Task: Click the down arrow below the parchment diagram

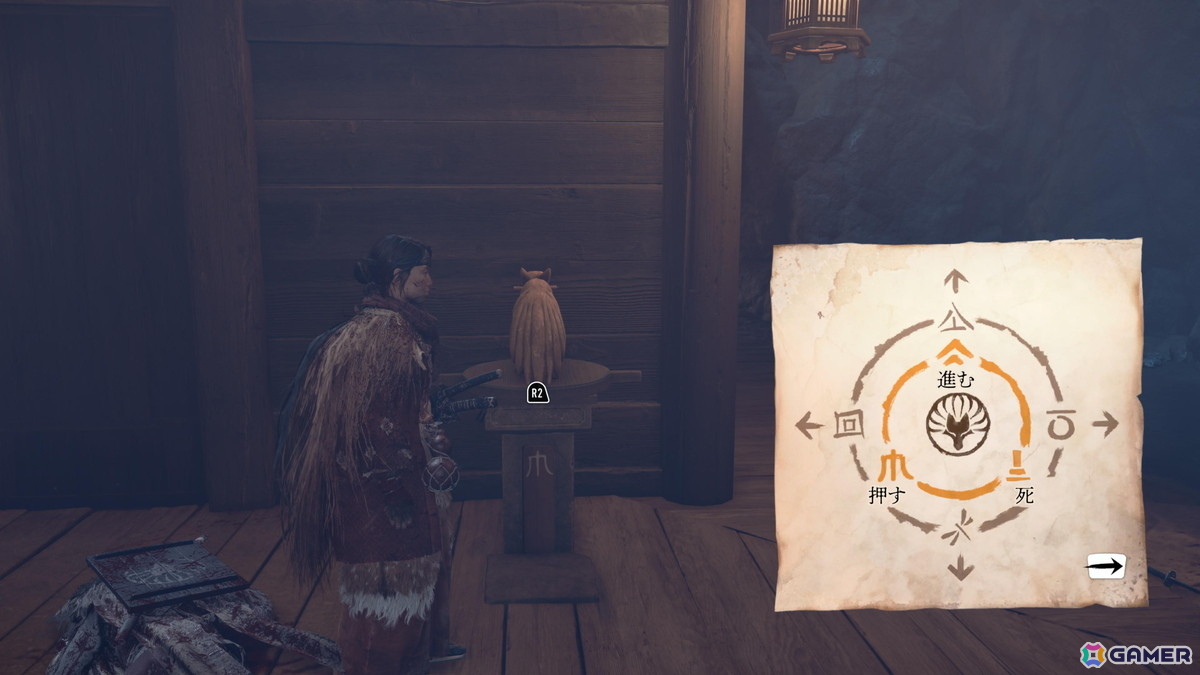Action: [960, 569]
